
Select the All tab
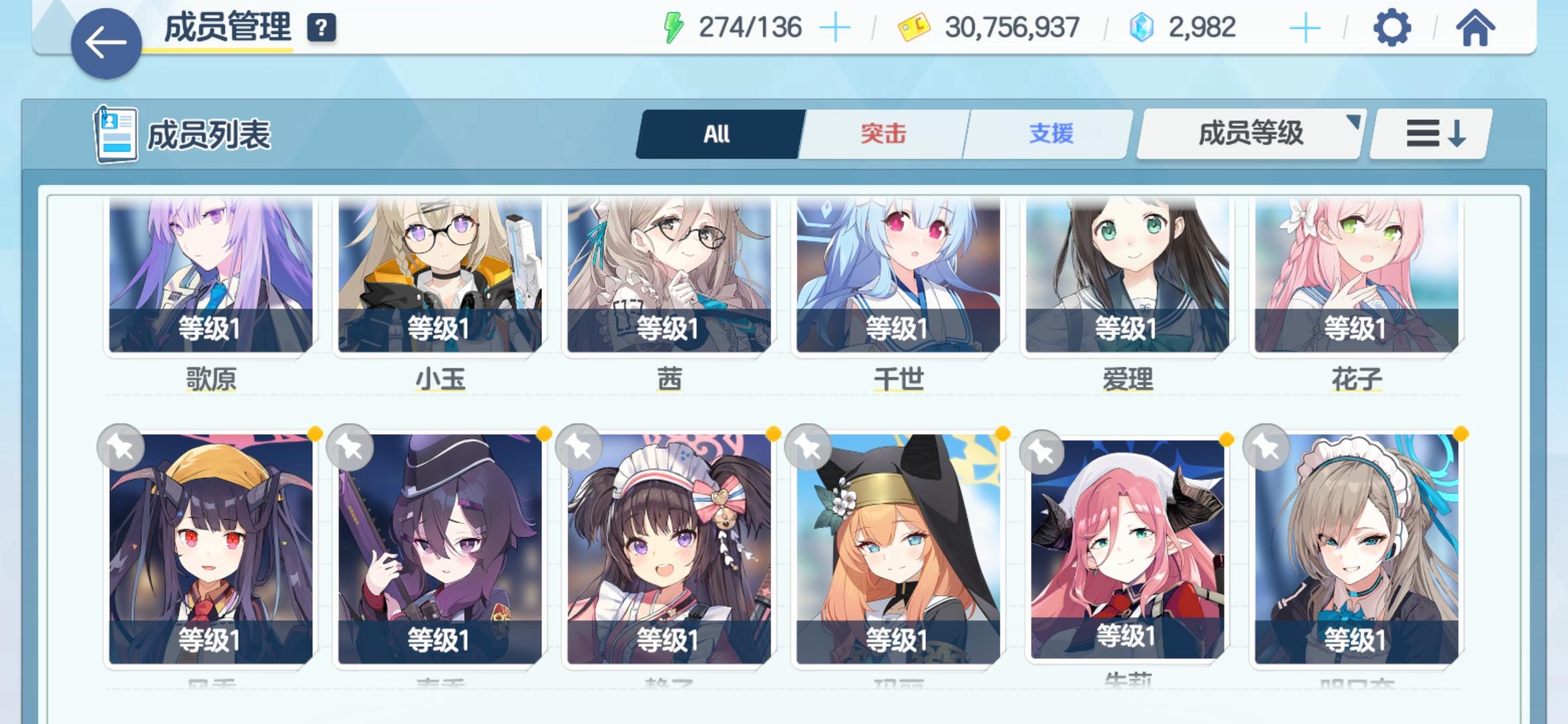tap(716, 133)
